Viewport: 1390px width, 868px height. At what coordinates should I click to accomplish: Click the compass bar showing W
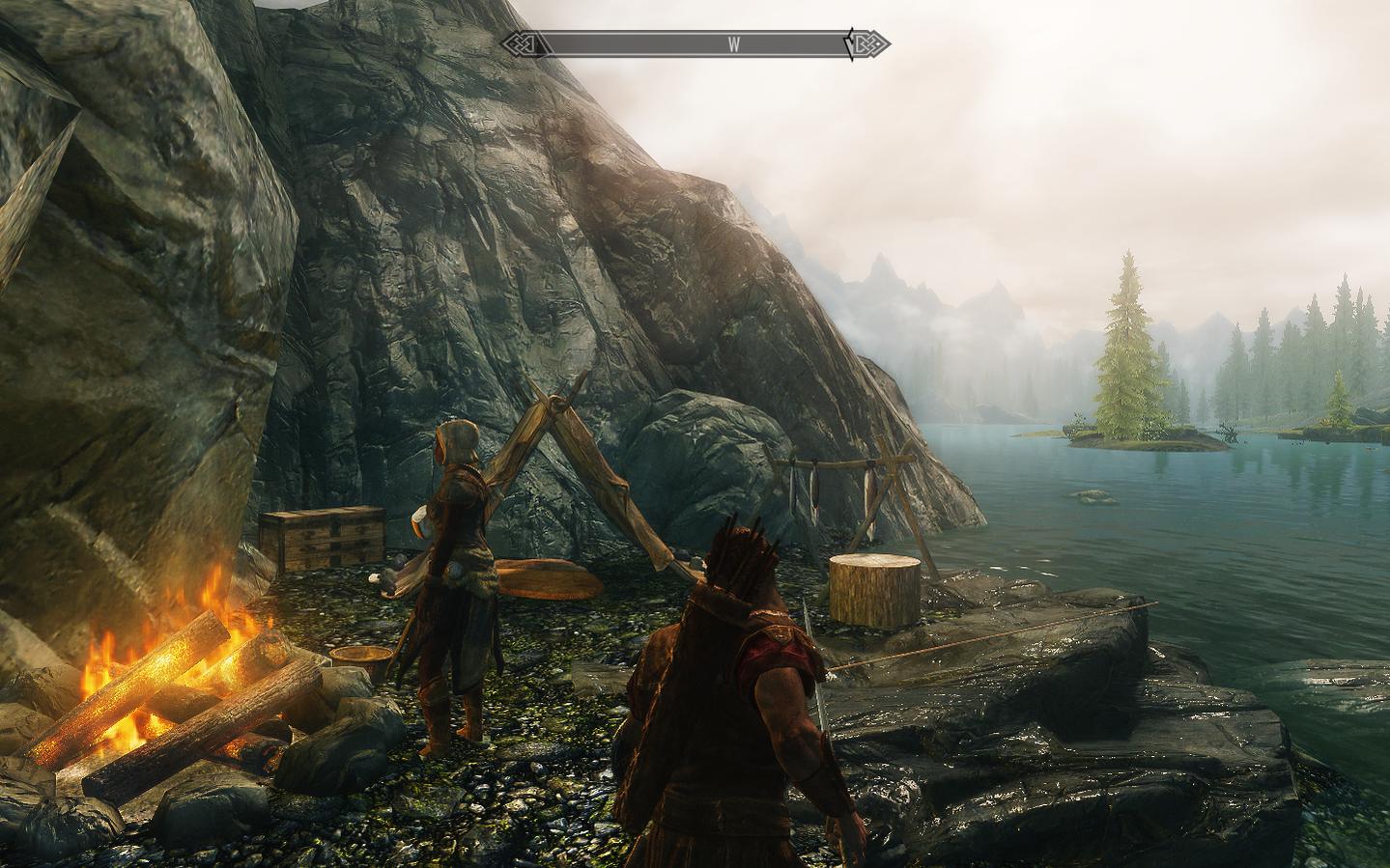[x=695, y=44]
